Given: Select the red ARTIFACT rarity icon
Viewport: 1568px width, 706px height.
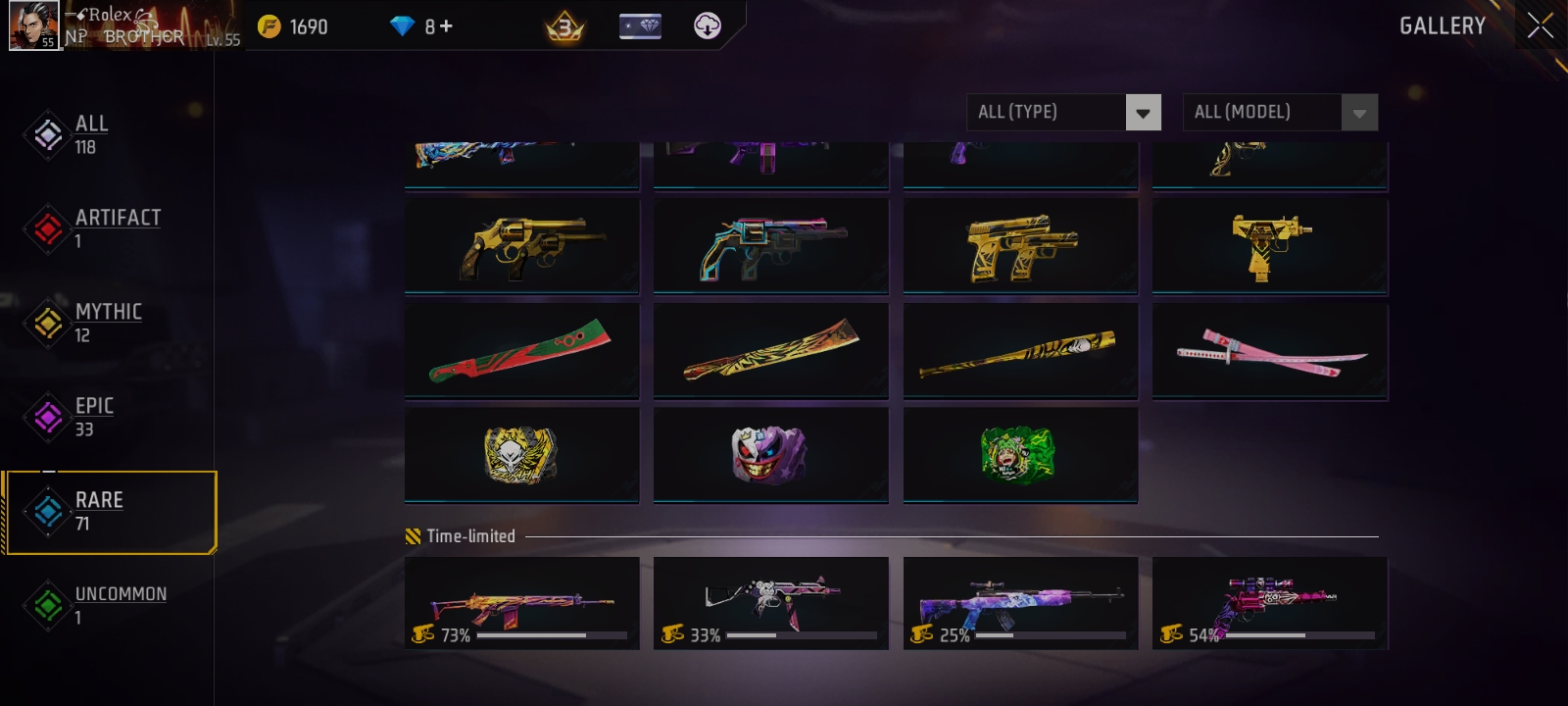Looking at the screenshot, I should point(46,229).
